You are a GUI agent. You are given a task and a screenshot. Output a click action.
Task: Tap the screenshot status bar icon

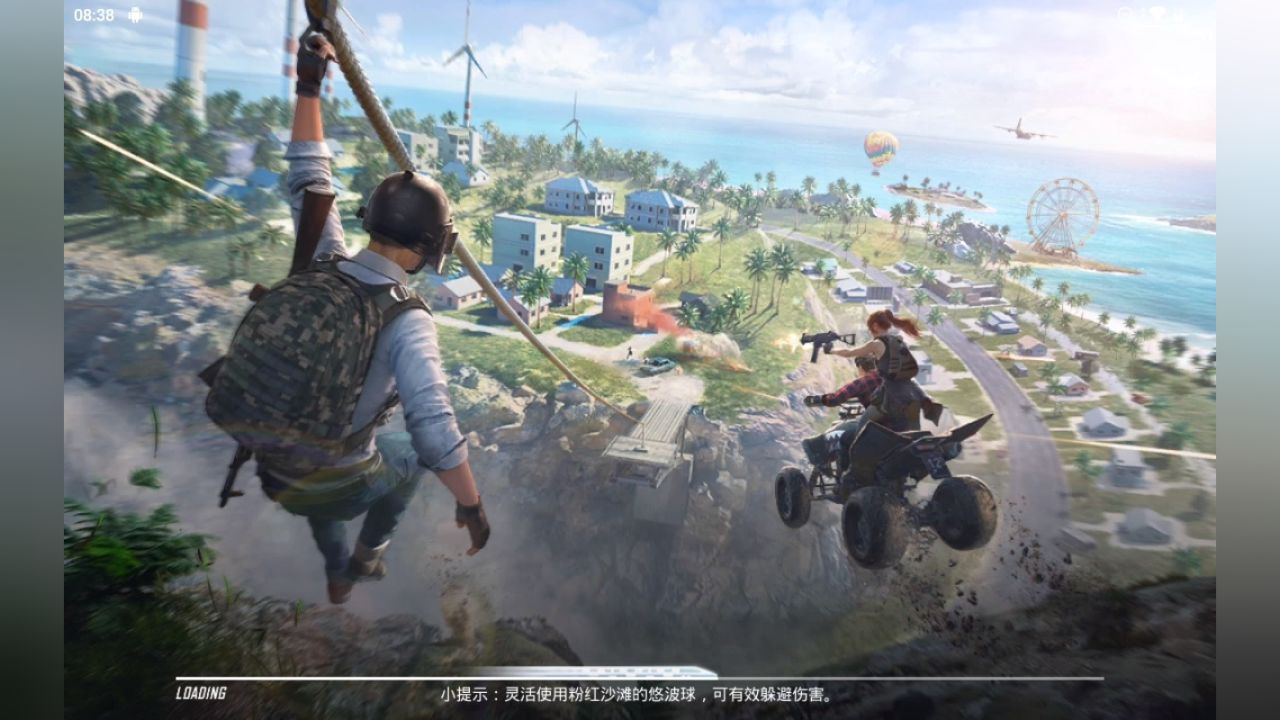(1122, 12)
